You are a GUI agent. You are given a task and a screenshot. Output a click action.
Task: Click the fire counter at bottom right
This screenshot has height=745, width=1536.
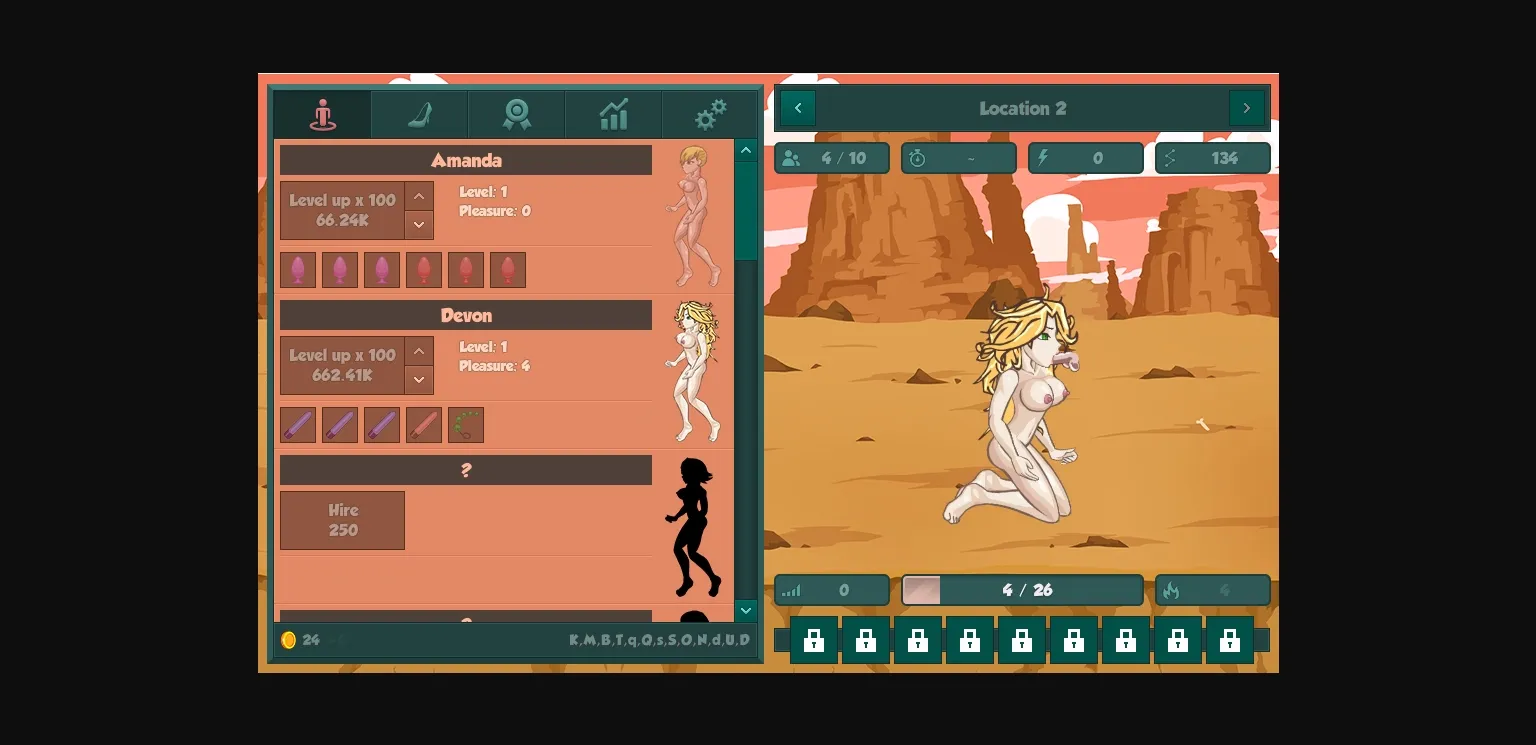[1212, 590]
